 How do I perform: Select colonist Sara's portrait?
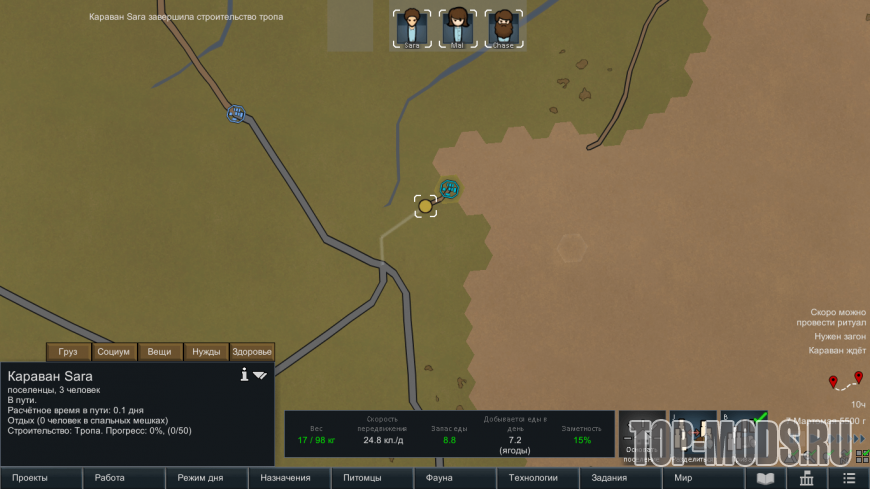pos(412,28)
